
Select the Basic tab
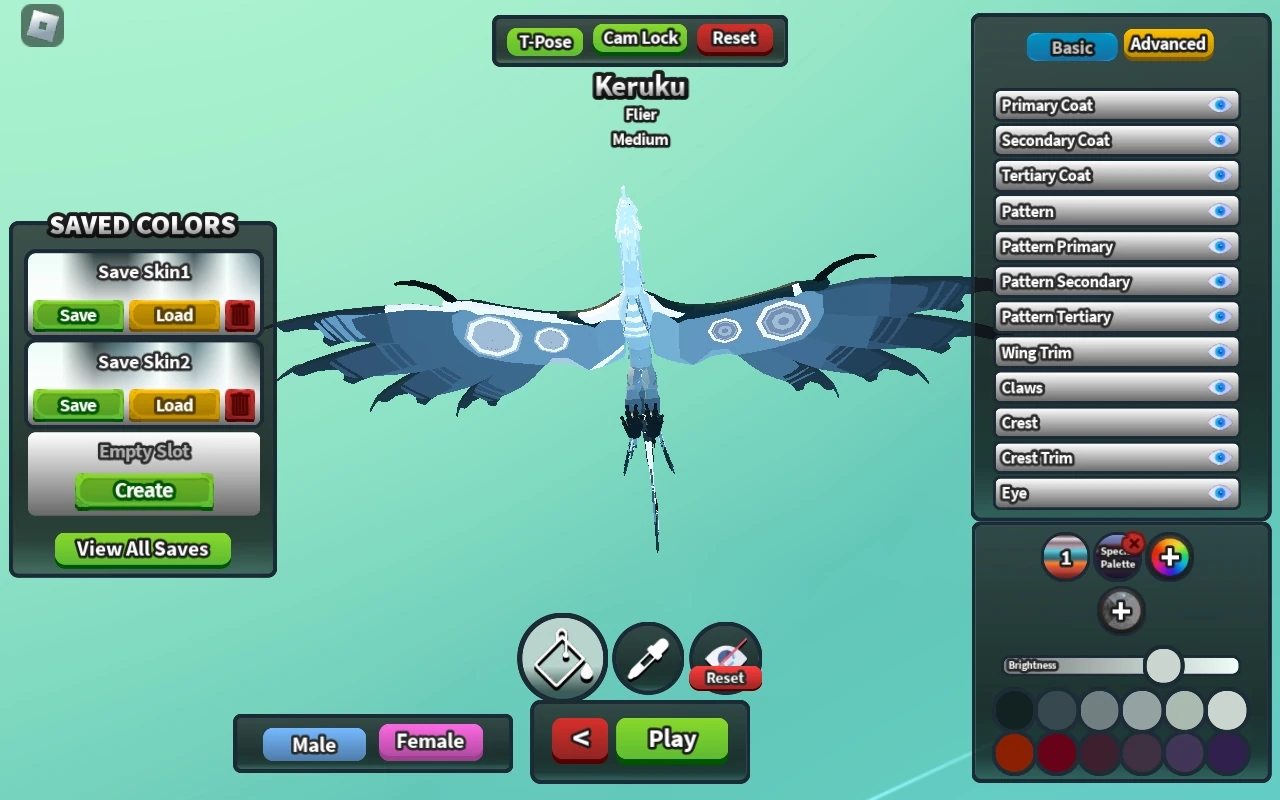click(1071, 46)
